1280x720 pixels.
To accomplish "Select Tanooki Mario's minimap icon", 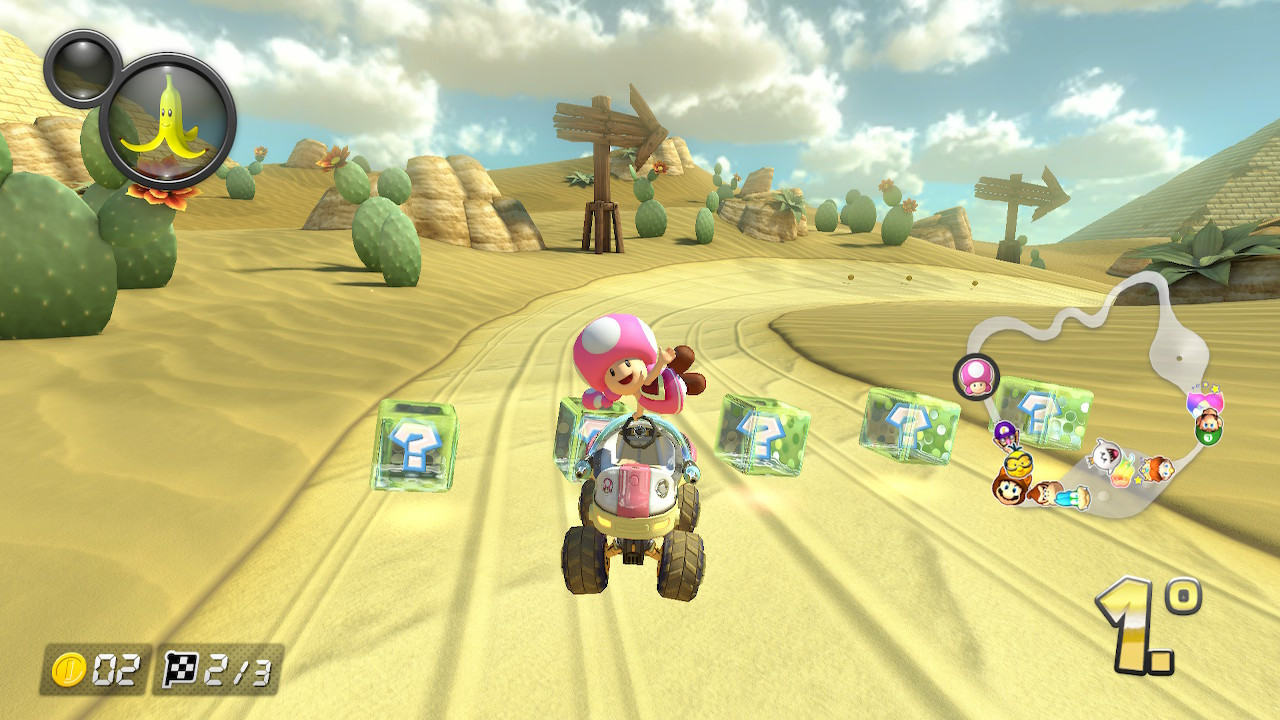I will 1009,493.
